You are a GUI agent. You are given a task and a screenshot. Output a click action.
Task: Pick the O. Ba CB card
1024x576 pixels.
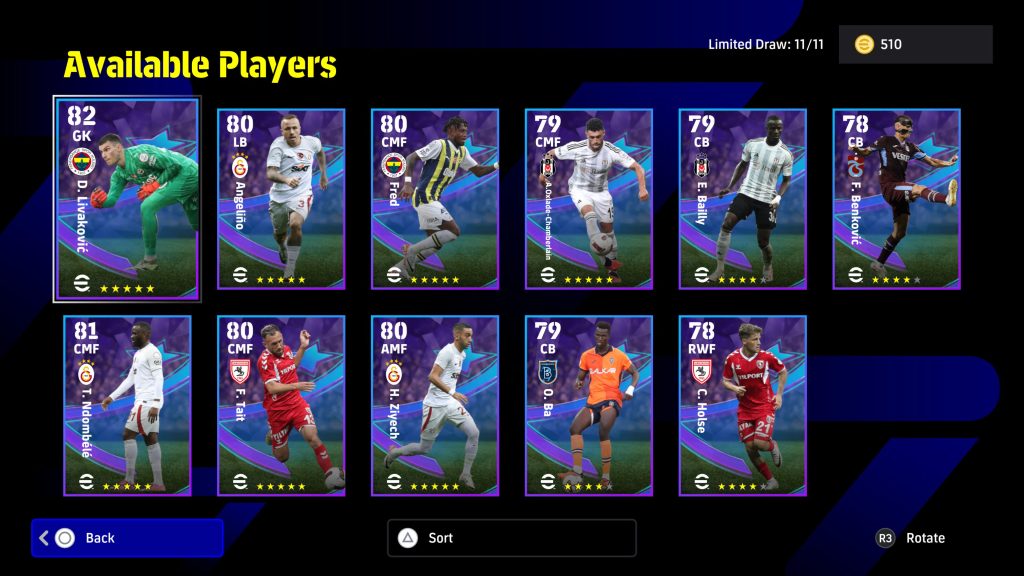point(589,405)
